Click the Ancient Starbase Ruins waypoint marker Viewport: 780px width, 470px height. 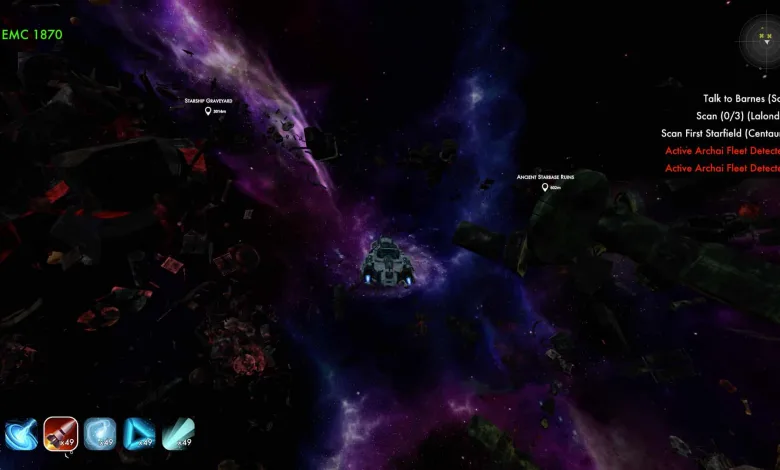click(545, 187)
